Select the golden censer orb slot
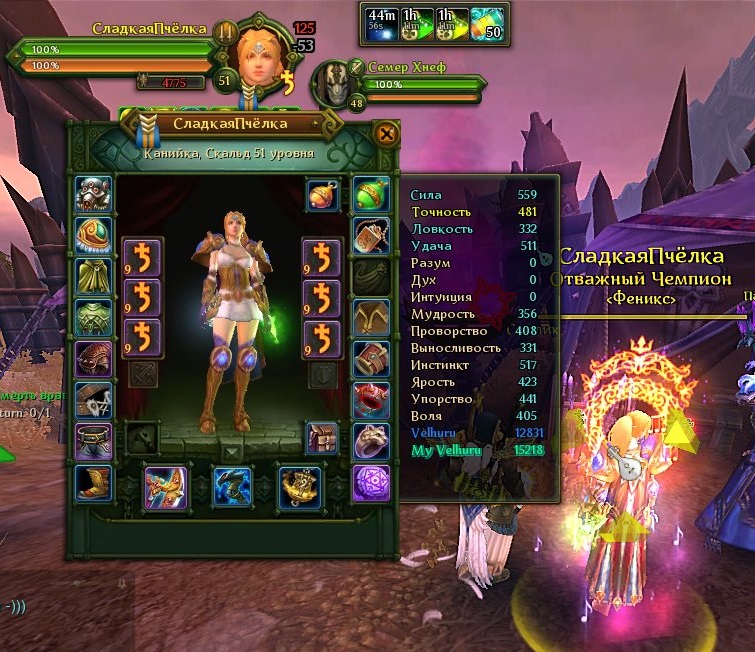 coord(324,193)
